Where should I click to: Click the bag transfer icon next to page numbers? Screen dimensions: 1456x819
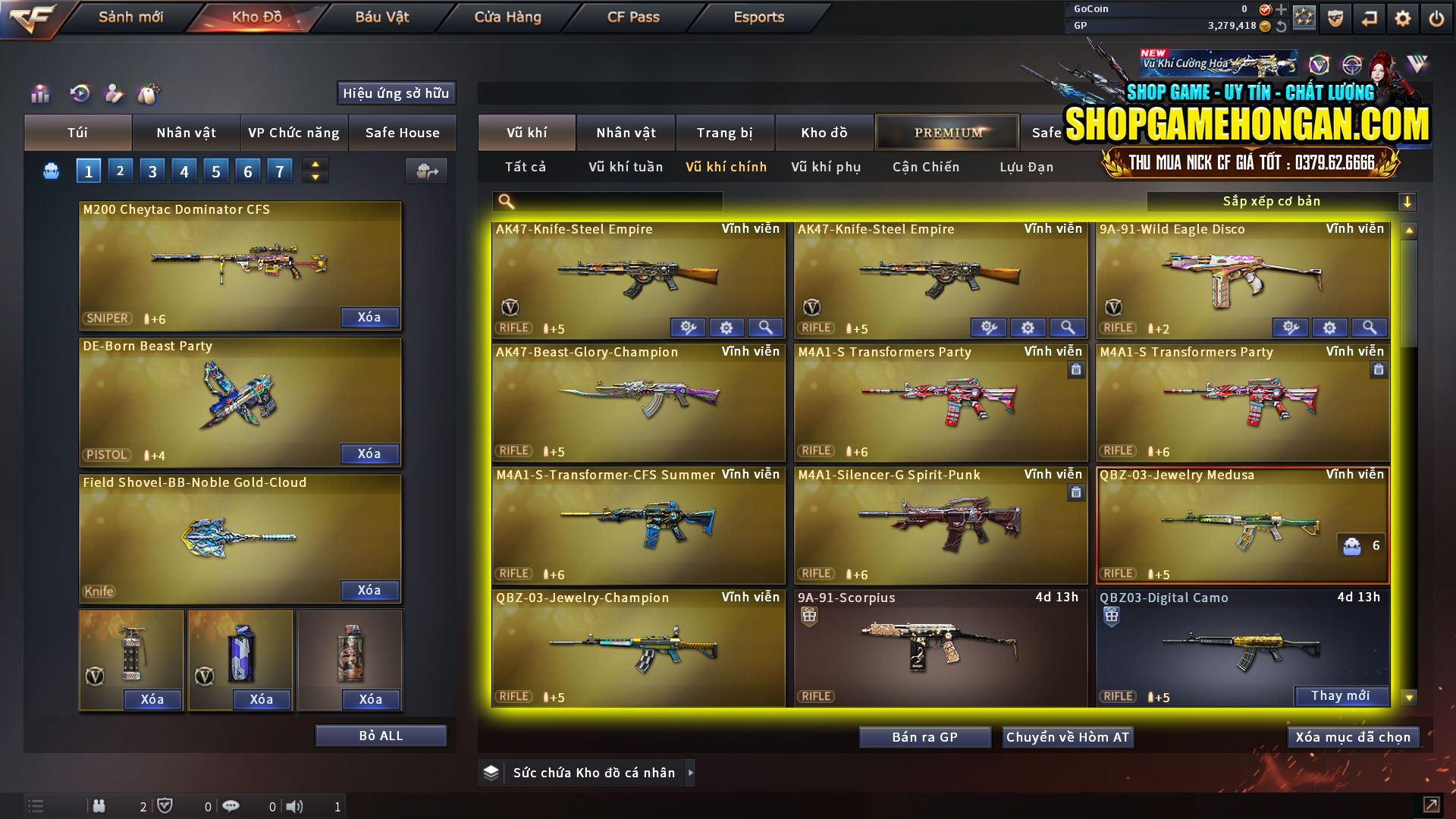tap(426, 171)
